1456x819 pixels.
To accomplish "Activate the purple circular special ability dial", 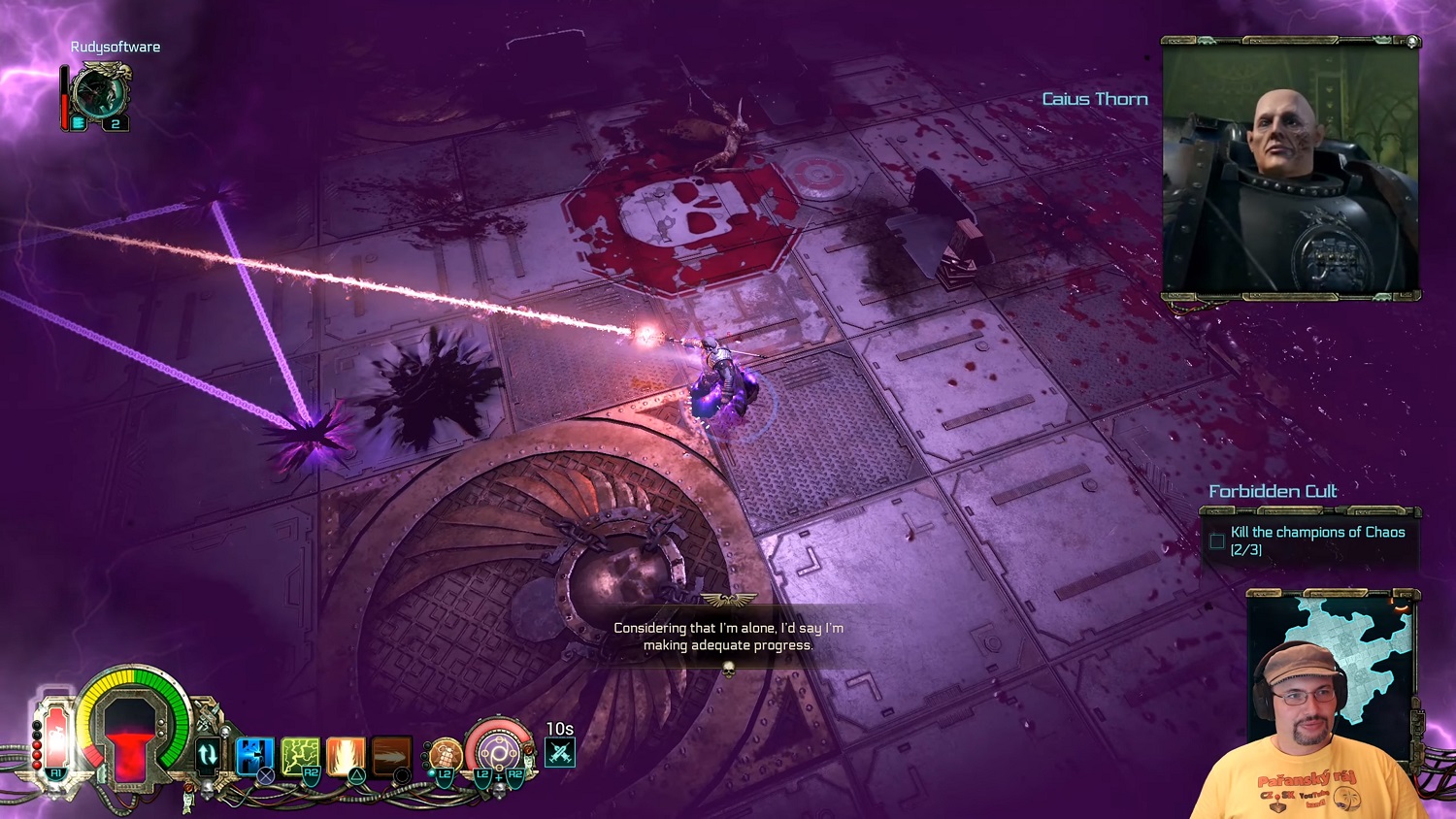I will point(499,751).
